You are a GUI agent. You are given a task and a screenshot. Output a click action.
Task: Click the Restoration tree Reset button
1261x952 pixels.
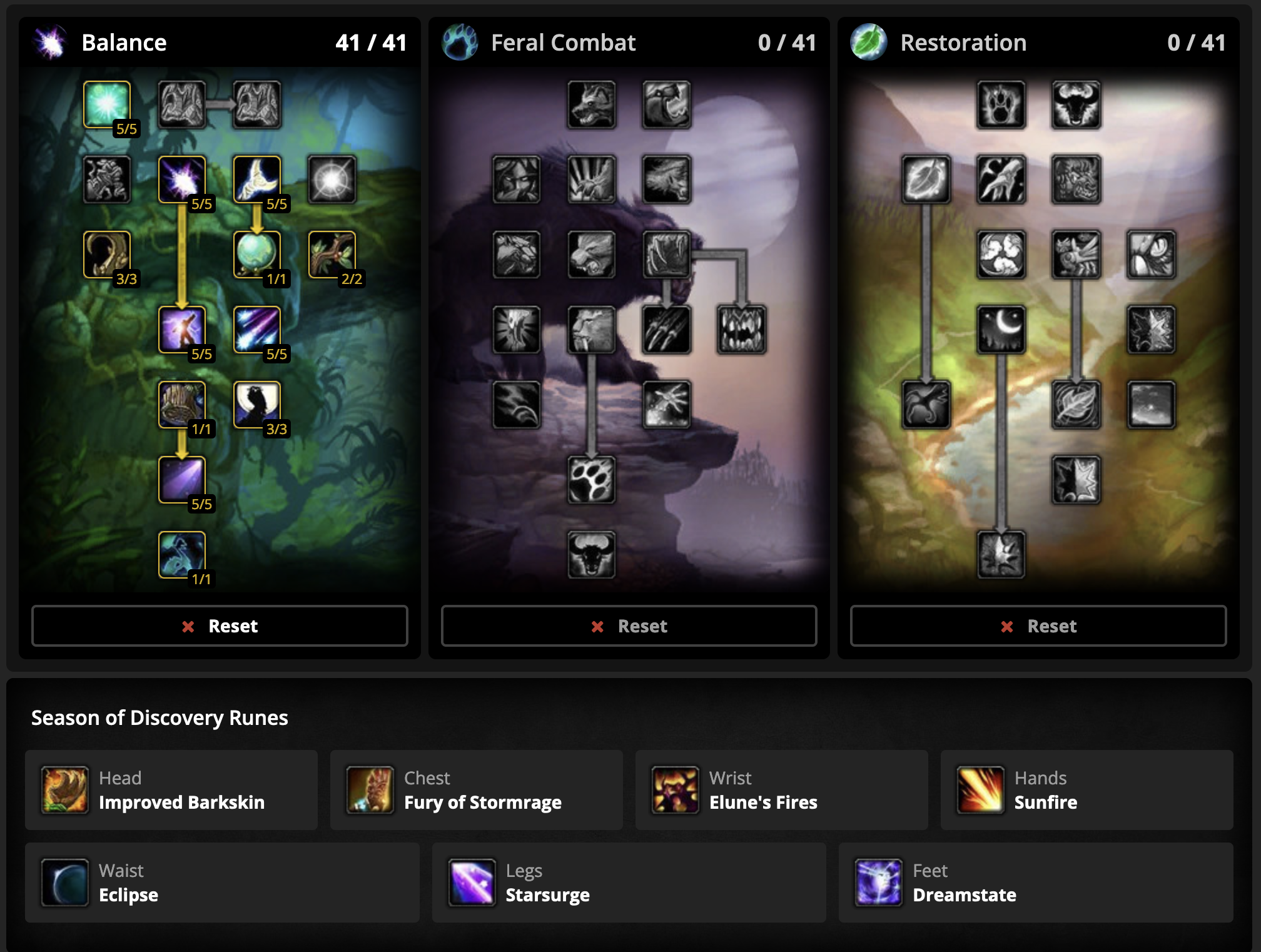point(1038,625)
